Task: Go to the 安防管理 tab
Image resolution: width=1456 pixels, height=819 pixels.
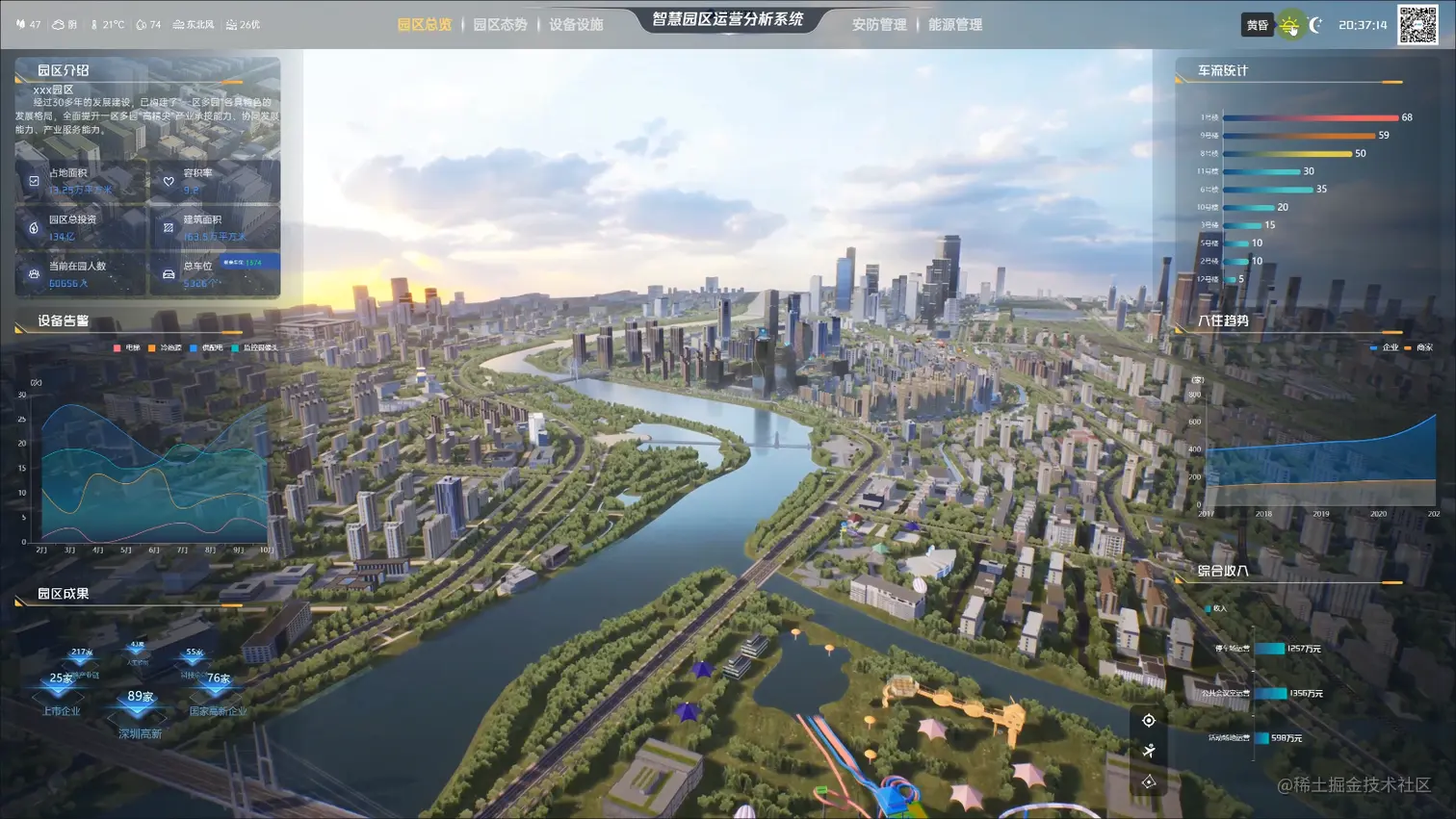Action: 878,25
